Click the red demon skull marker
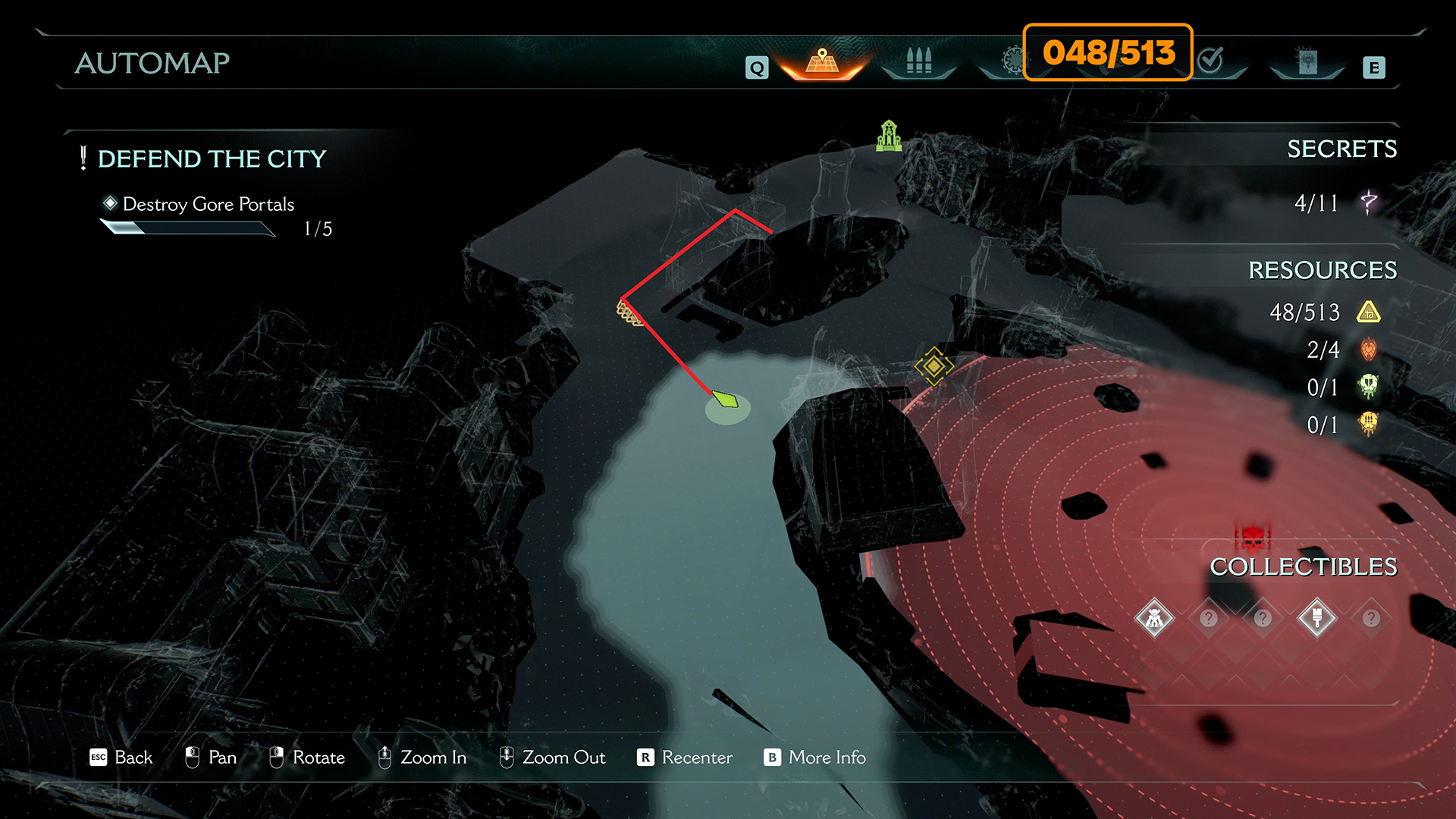Viewport: 1456px width, 819px height. click(x=1253, y=537)
